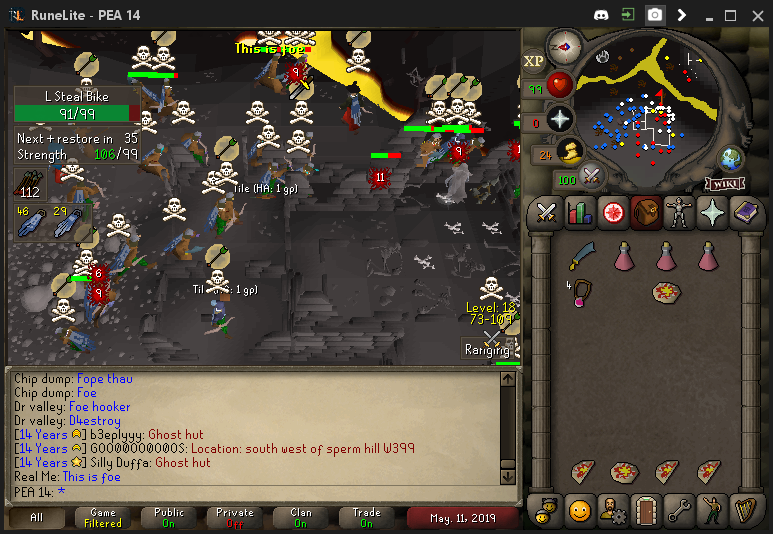Open the world map globe
Screen dimensions: 773x534
[x=731, y=158]
